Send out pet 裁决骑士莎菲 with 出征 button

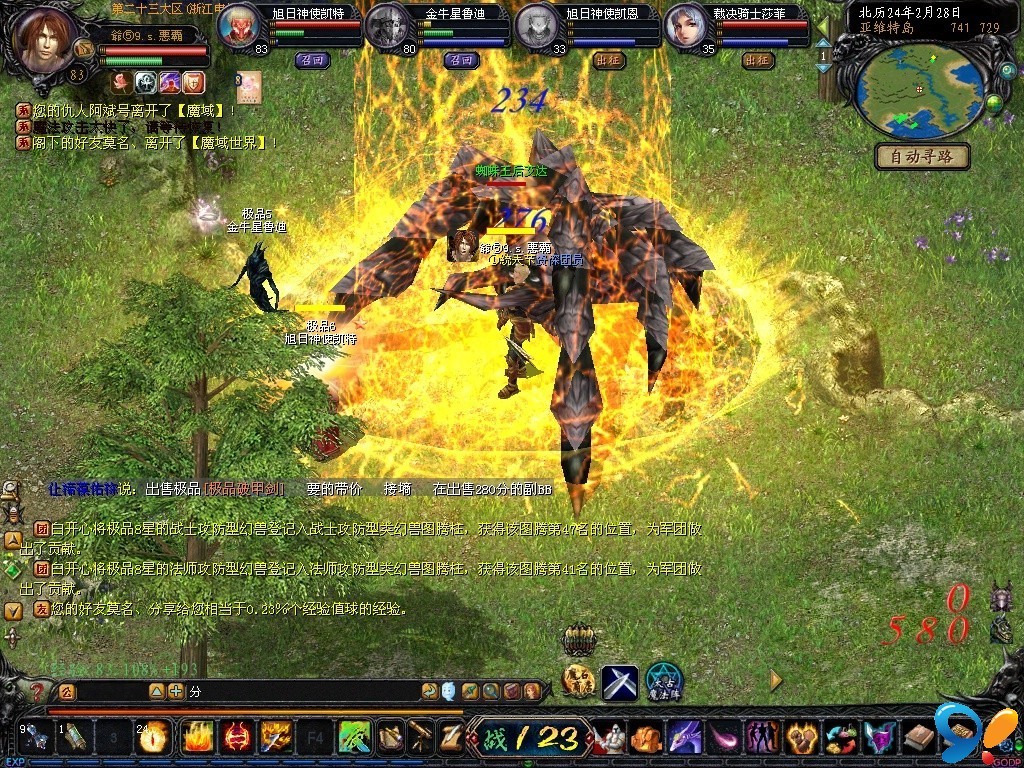[x=758, y=60]
